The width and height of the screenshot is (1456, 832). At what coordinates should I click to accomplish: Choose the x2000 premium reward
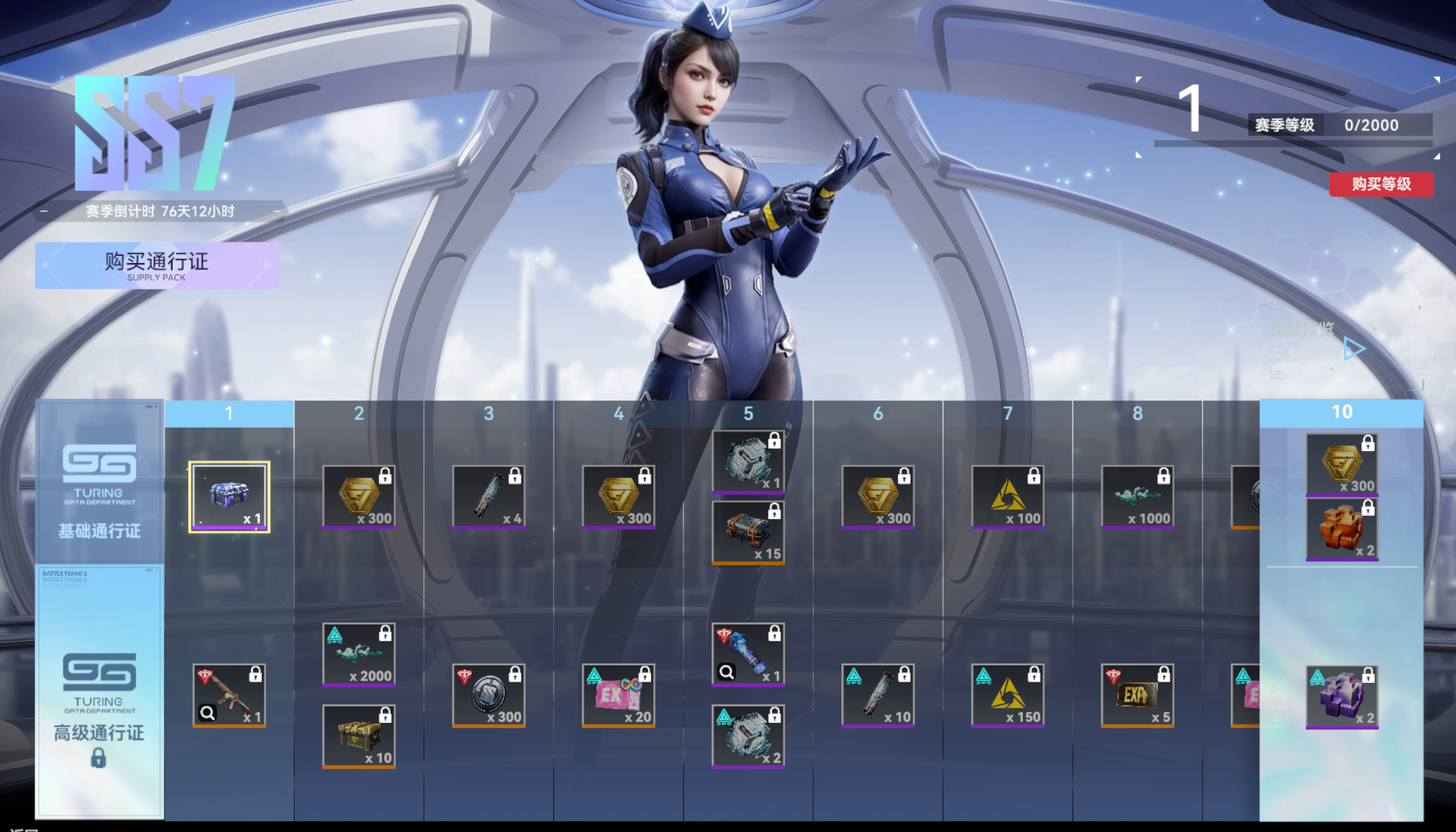(x=359, y=654)
